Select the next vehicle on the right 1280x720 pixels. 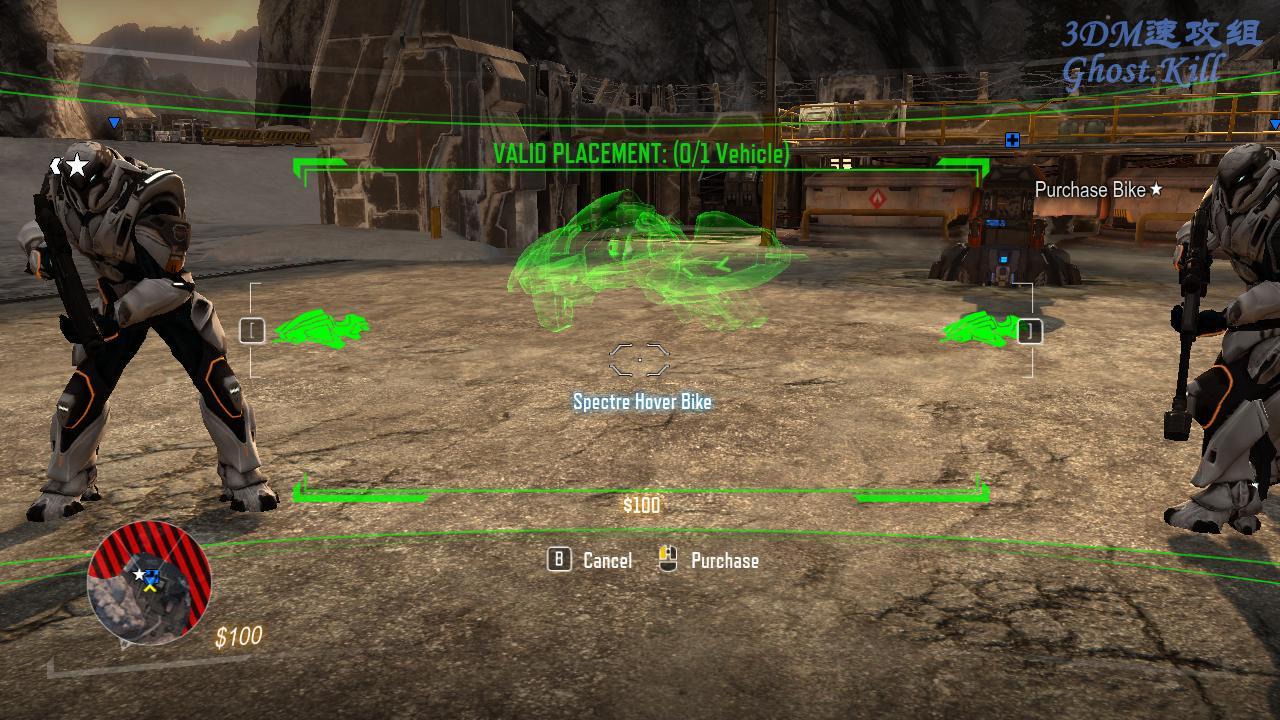(x=1029, y=331)
